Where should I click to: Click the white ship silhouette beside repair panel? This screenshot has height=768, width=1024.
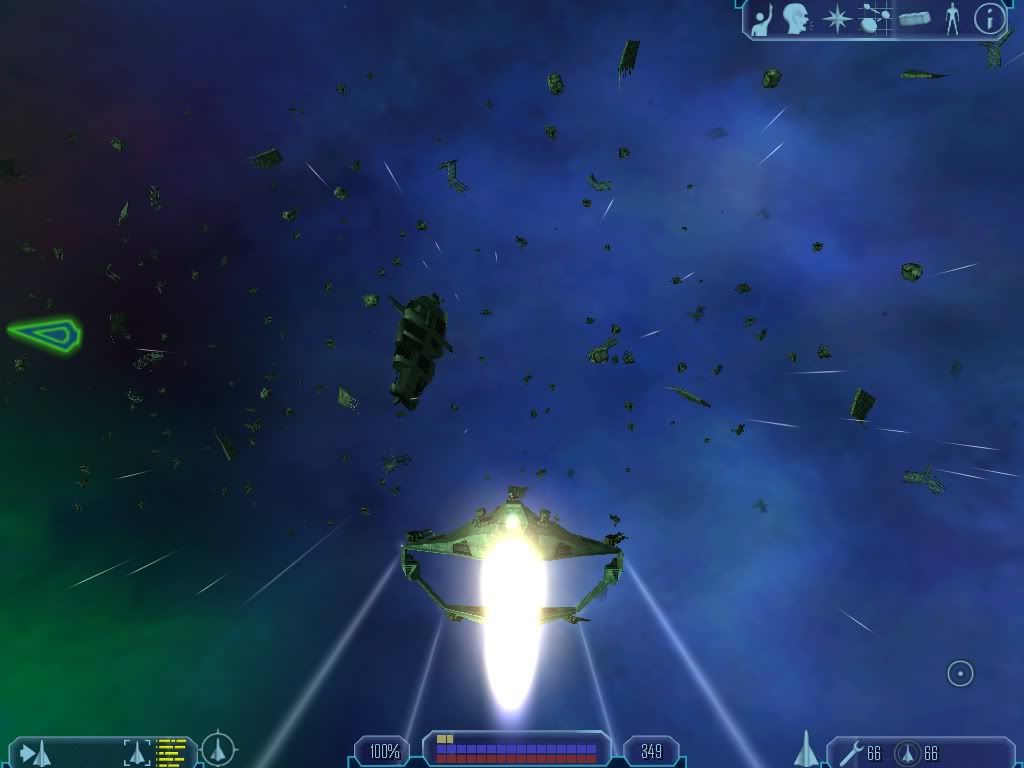(x=806, y=749)
